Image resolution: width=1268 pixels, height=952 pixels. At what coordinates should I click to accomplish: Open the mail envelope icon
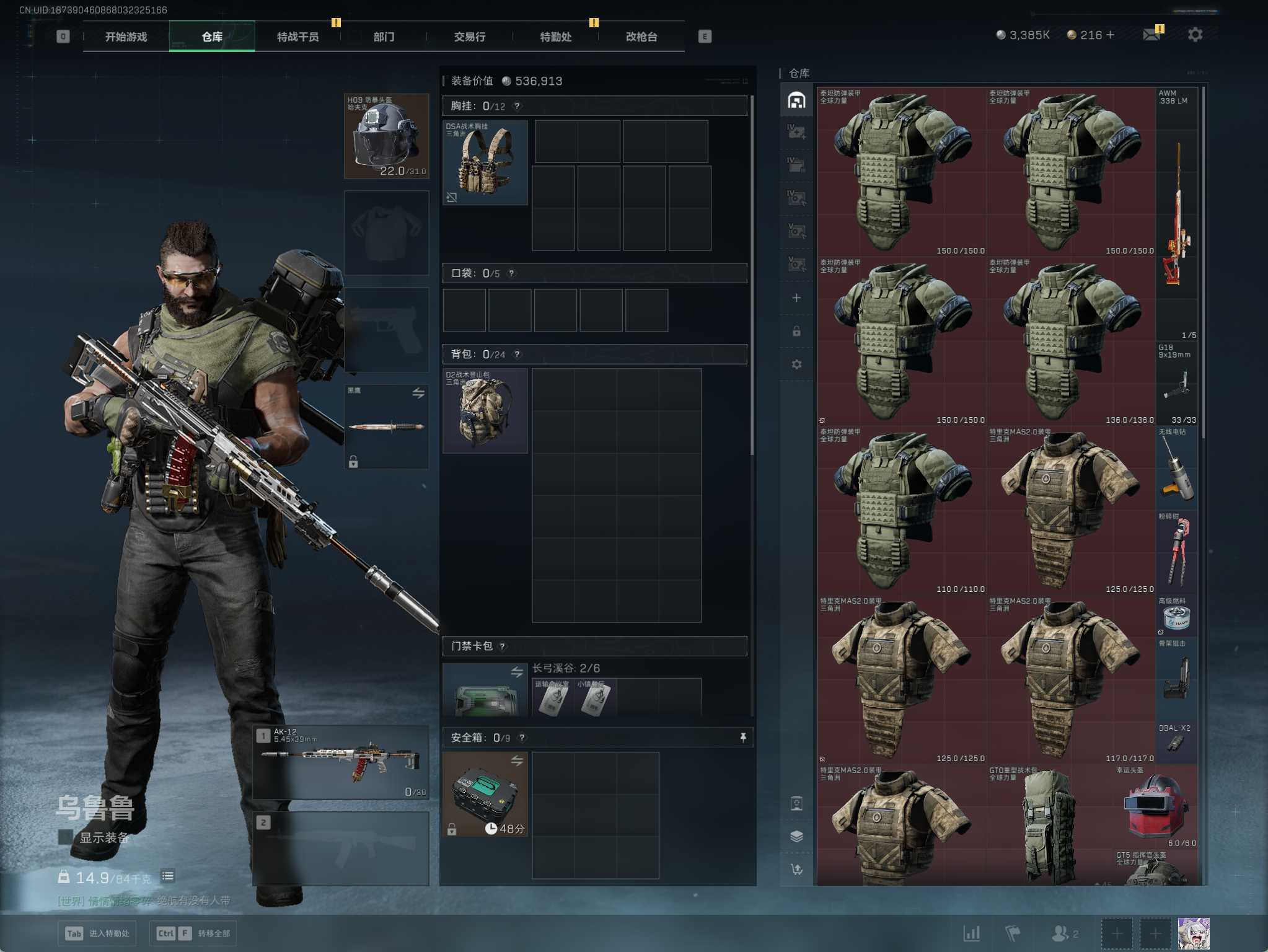point(1151,35)
